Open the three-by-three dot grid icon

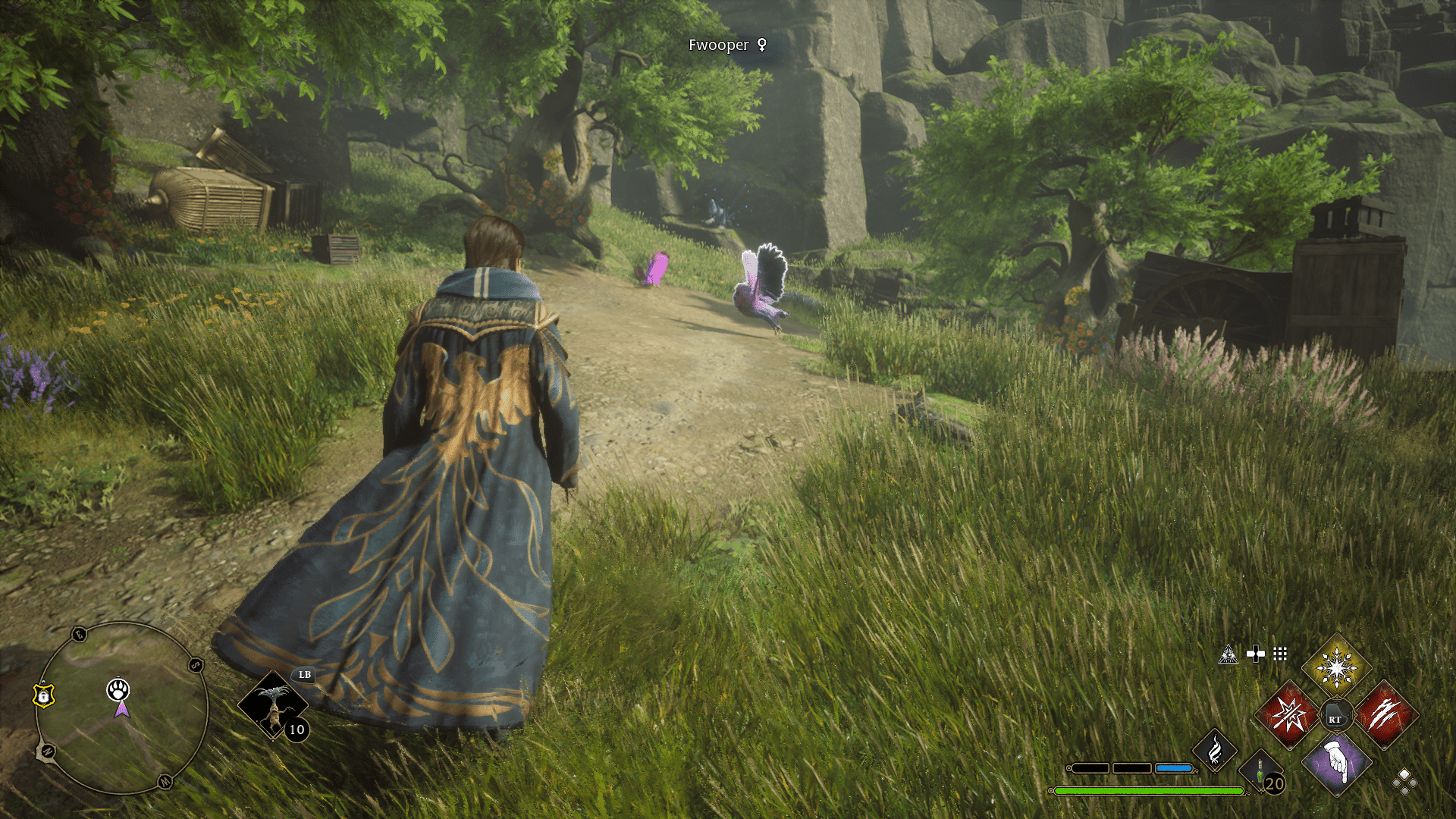[x=1280, y=654]
